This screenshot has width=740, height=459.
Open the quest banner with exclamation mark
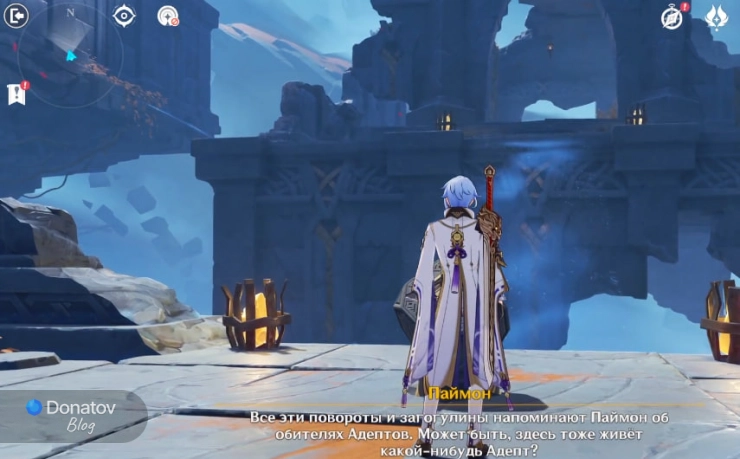click(x=16, y=93)
